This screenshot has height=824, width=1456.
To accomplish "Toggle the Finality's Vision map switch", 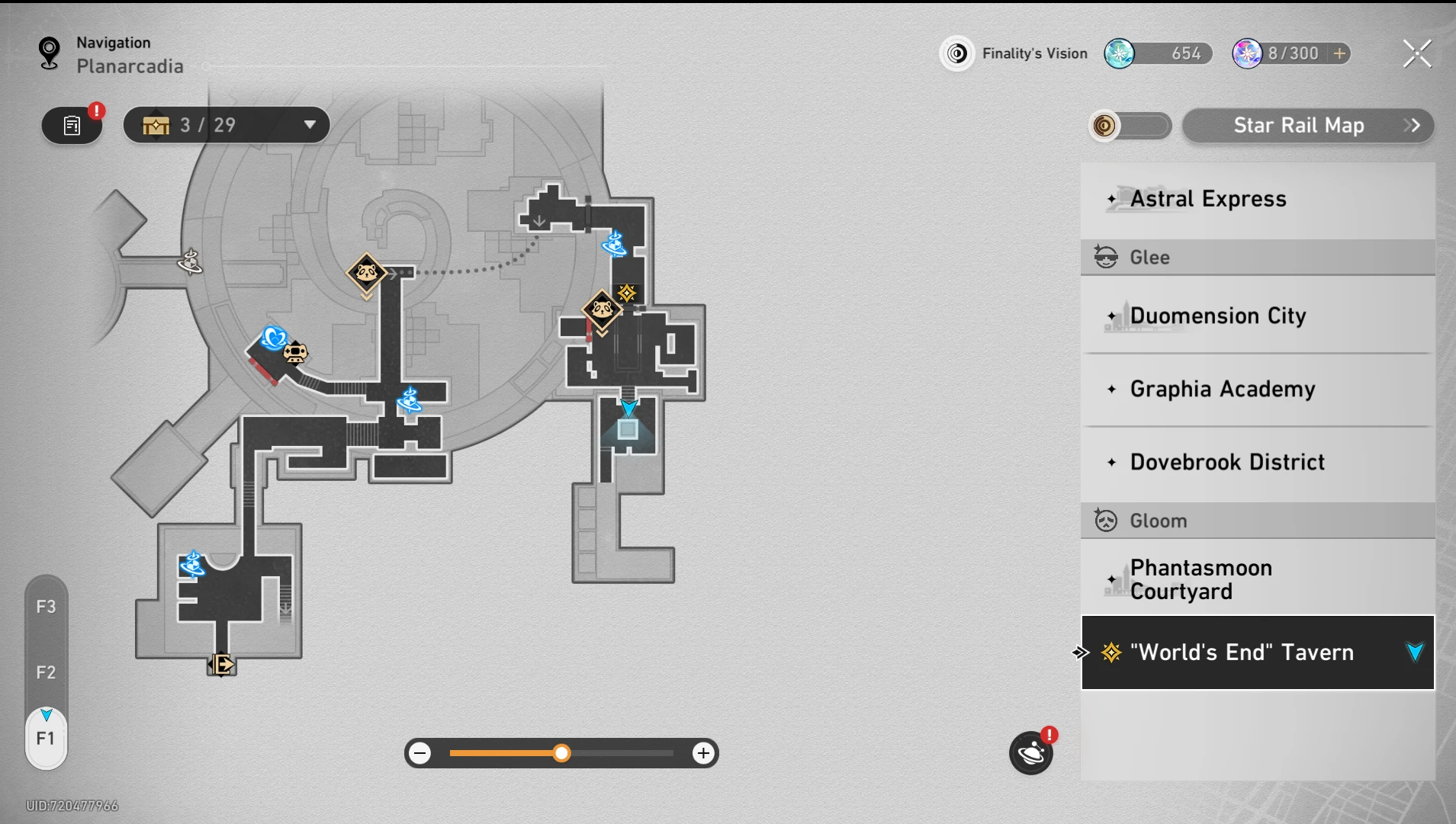I will coord(1130,125).
